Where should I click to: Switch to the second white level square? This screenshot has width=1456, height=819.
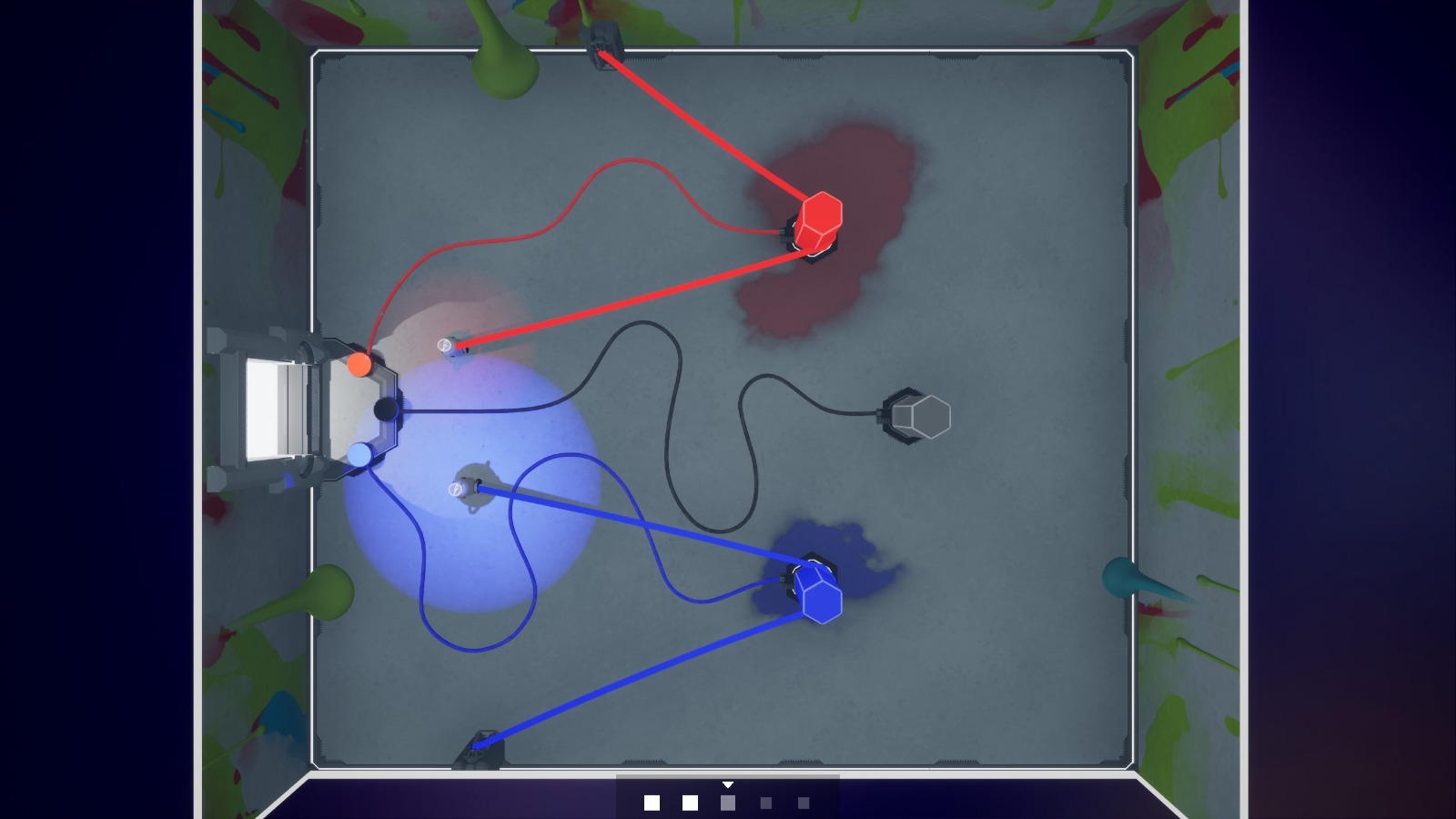click(690, 801)
